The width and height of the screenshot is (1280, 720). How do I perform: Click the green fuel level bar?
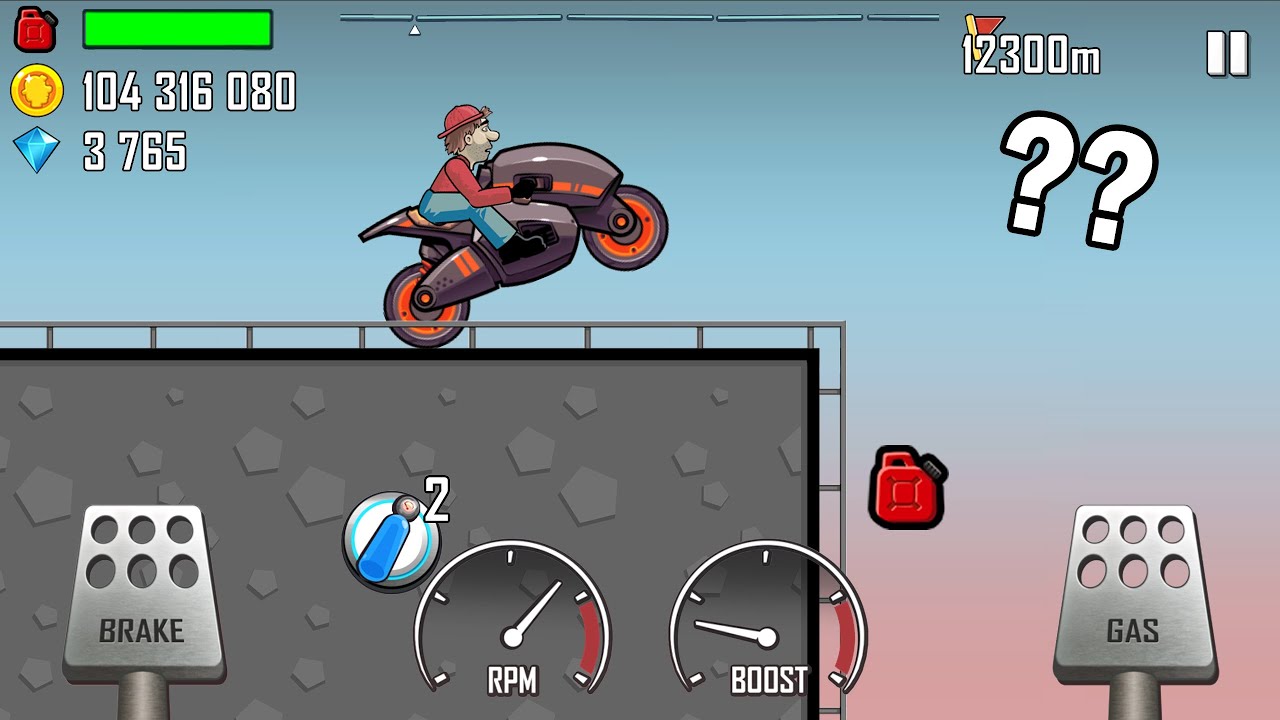178,28
